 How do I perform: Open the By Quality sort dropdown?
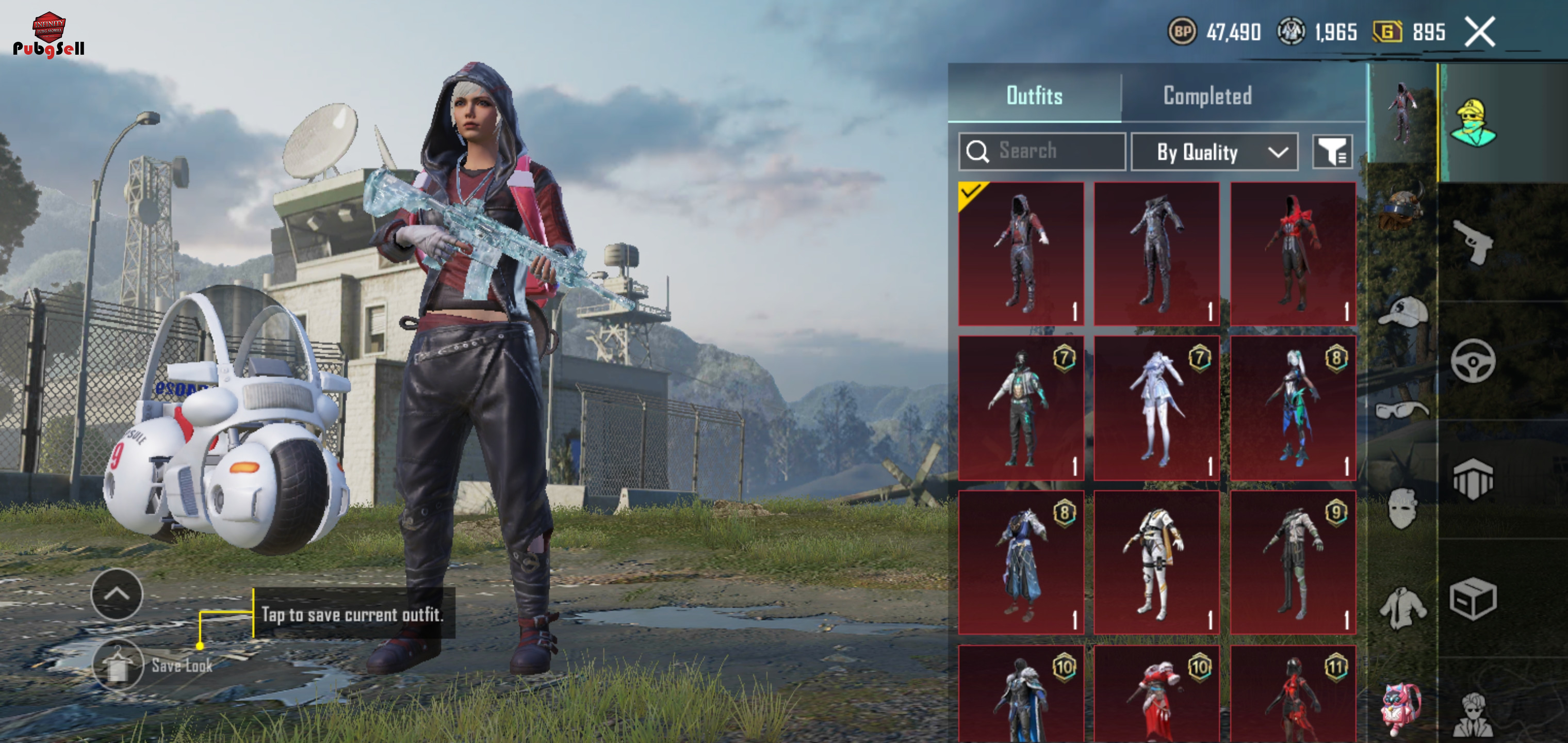pos(1214,152)
